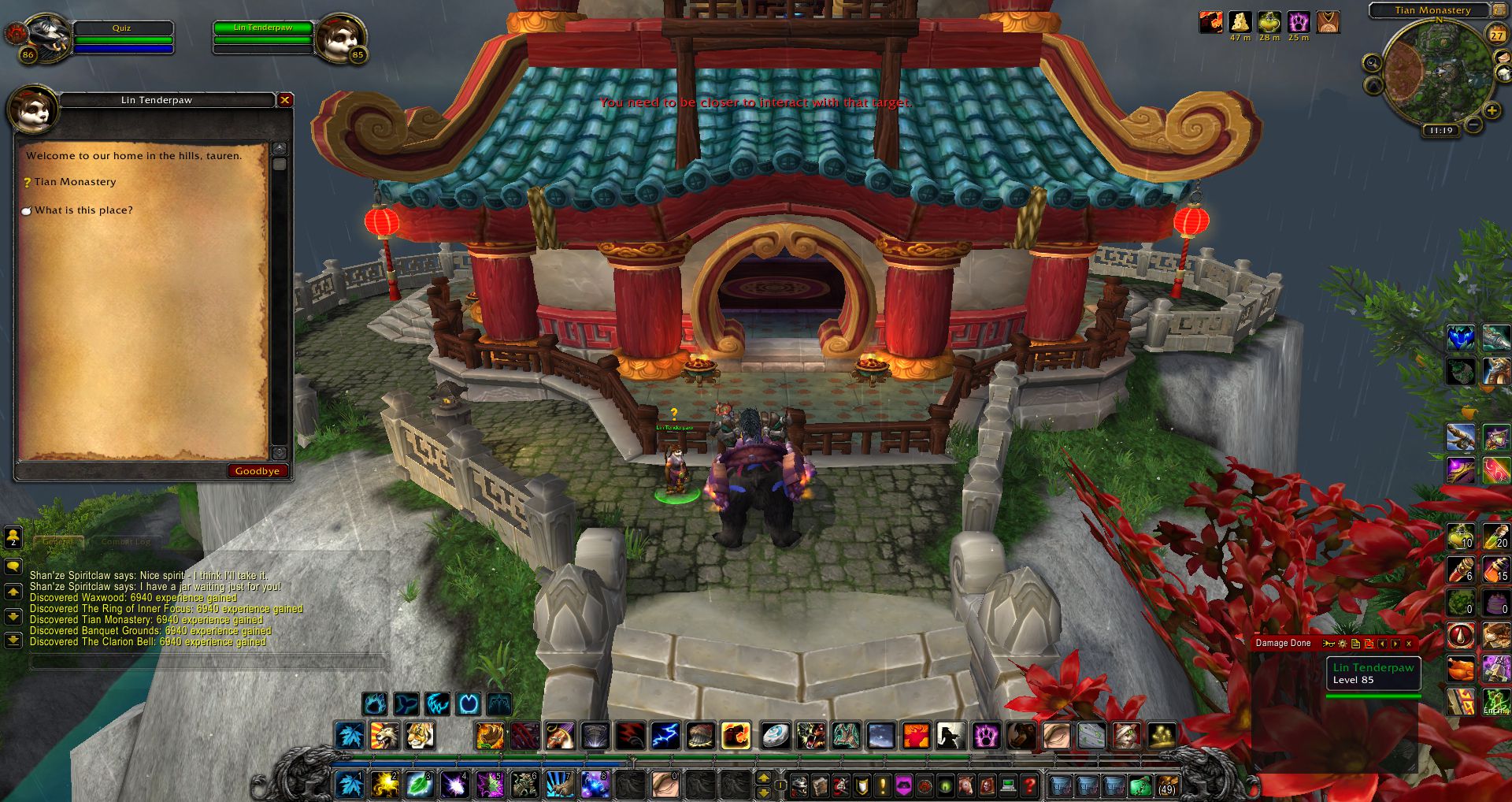The width and height of the screenshot is (1512, 802).
Task: Click the Quiz player portrait
Action: pos(47,35)
